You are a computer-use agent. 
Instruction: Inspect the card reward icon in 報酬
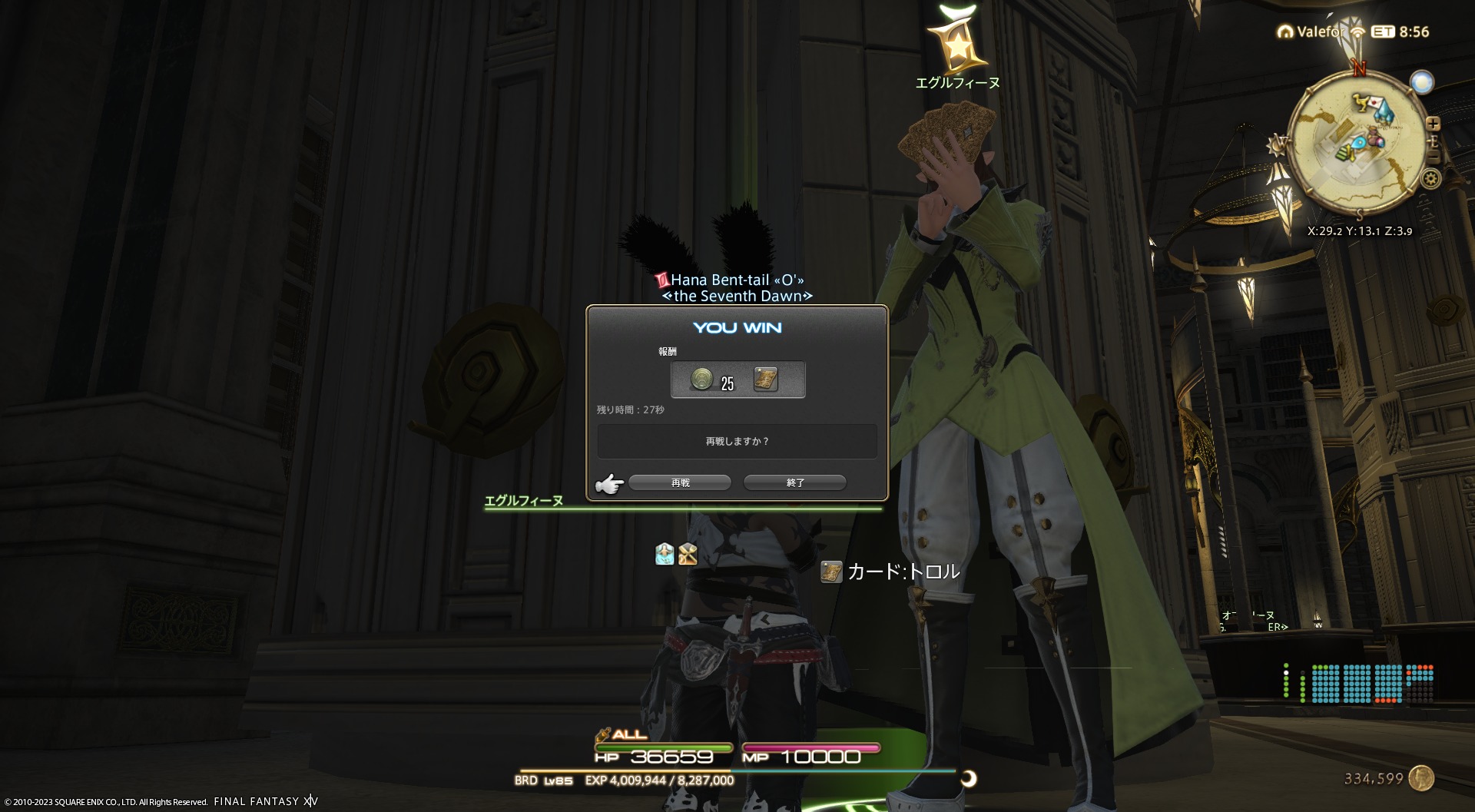pyautogui.click(x=765, y=379)
